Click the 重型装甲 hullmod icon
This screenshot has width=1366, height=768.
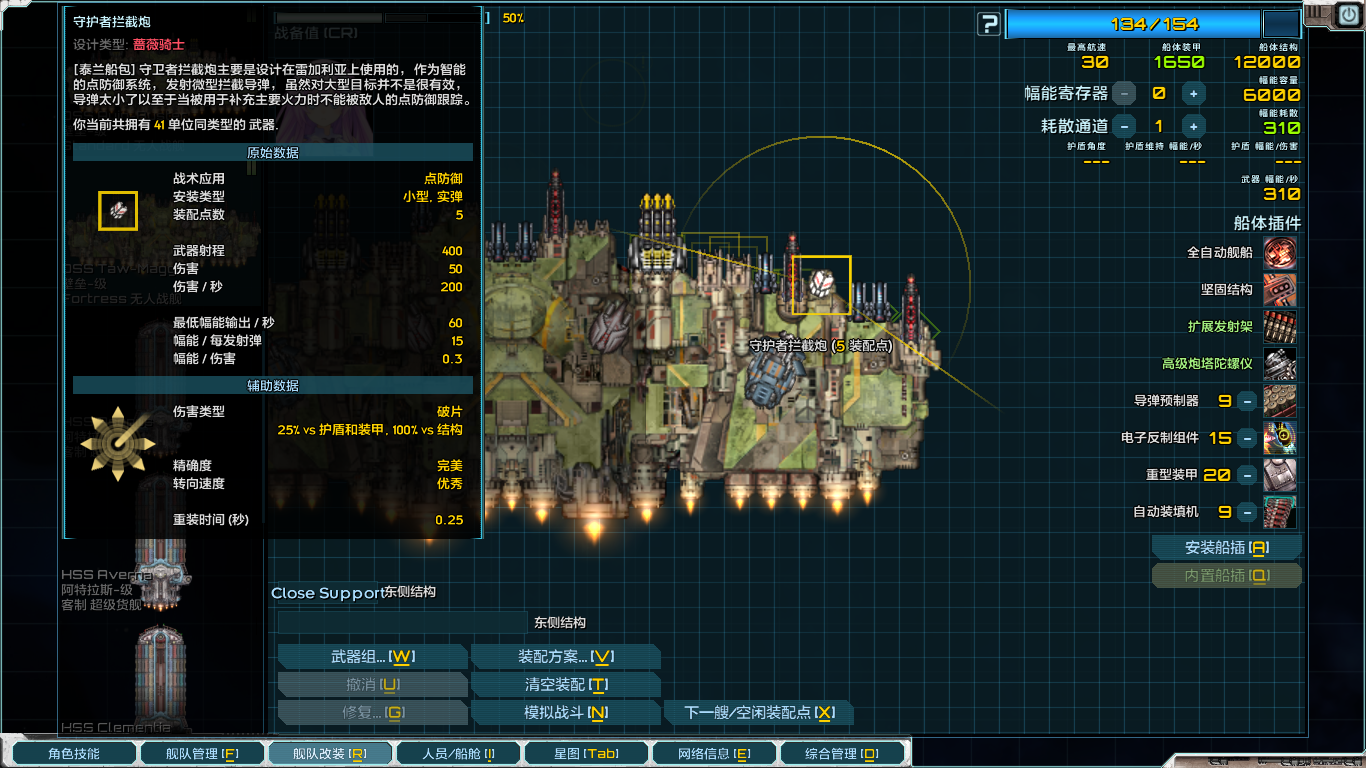(1280, 474)
